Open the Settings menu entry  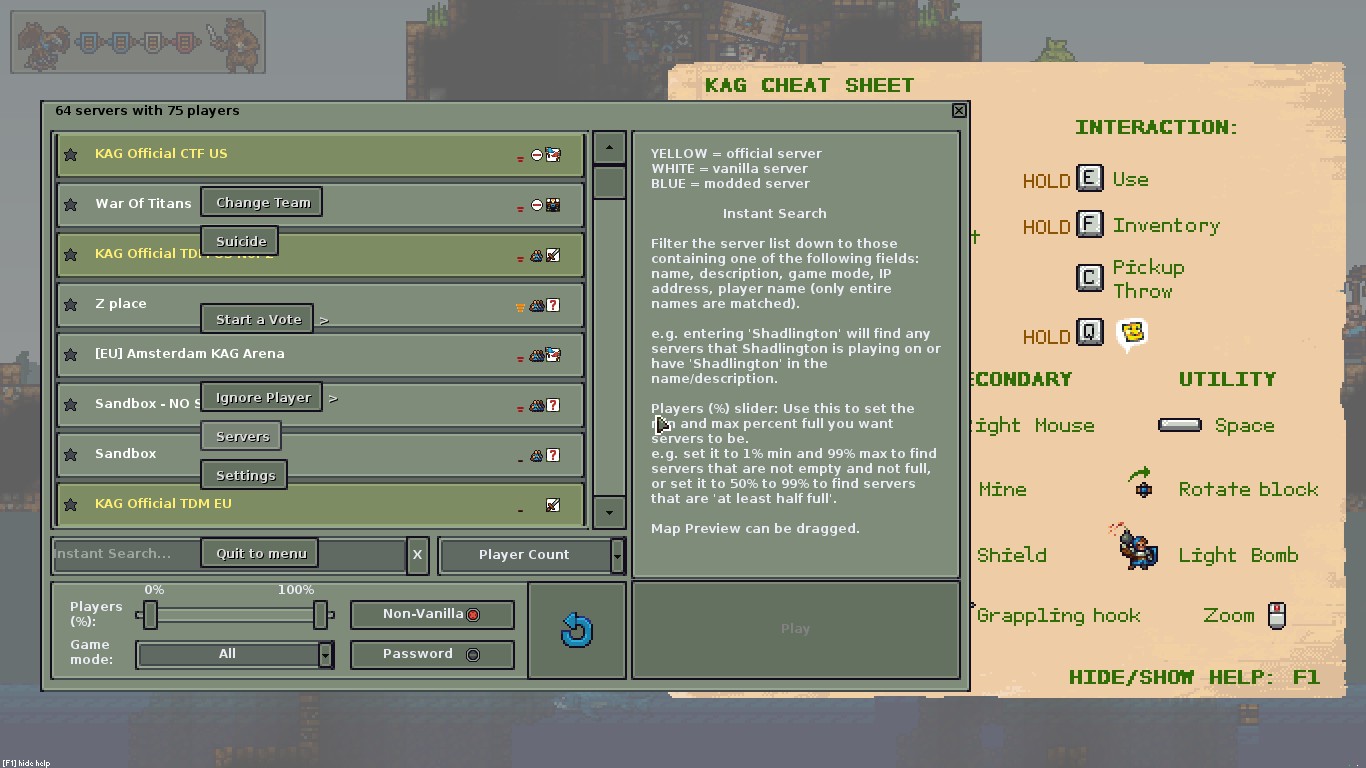(x=245, y=475)
